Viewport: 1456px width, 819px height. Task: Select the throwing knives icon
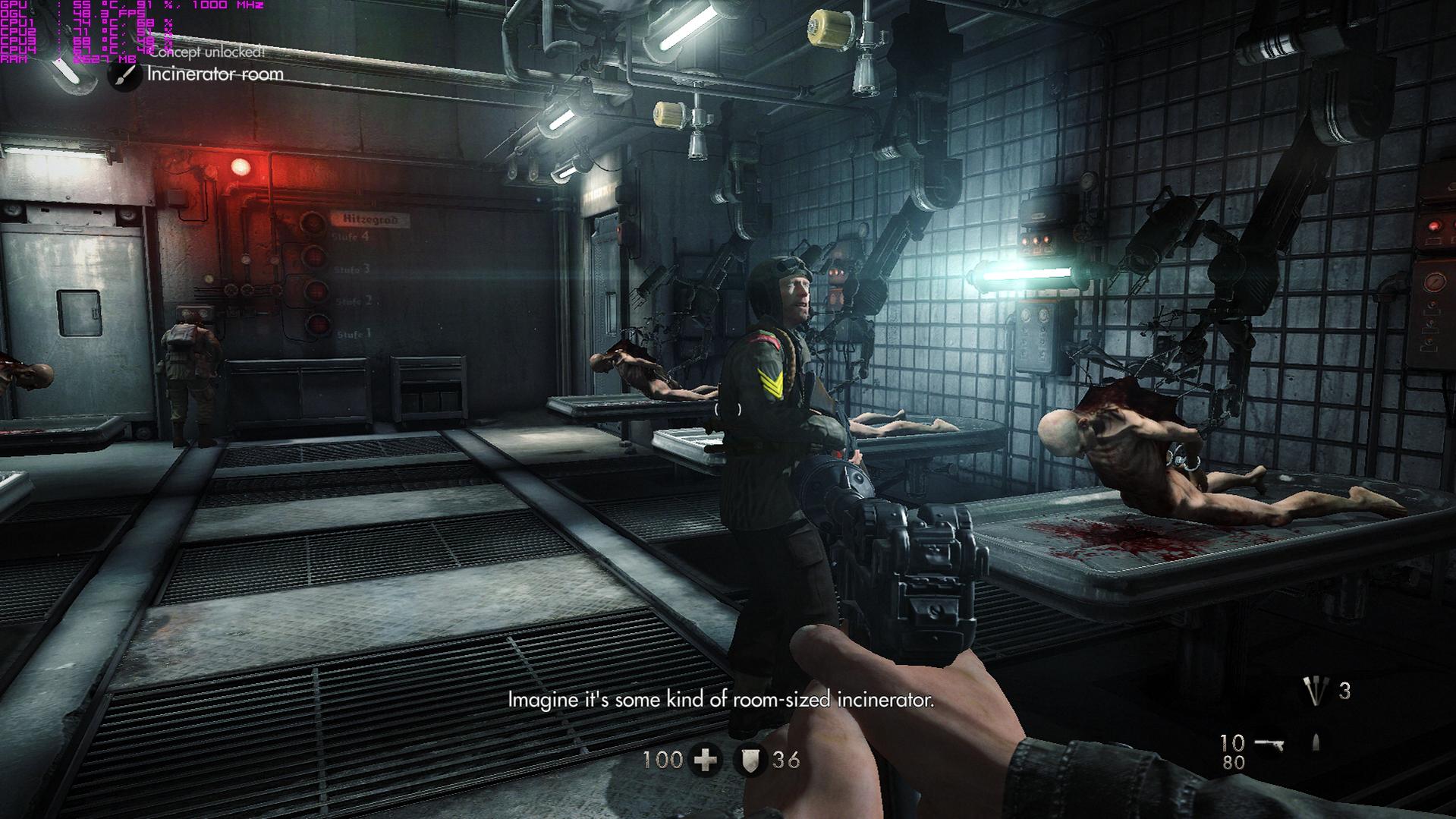1315,691
